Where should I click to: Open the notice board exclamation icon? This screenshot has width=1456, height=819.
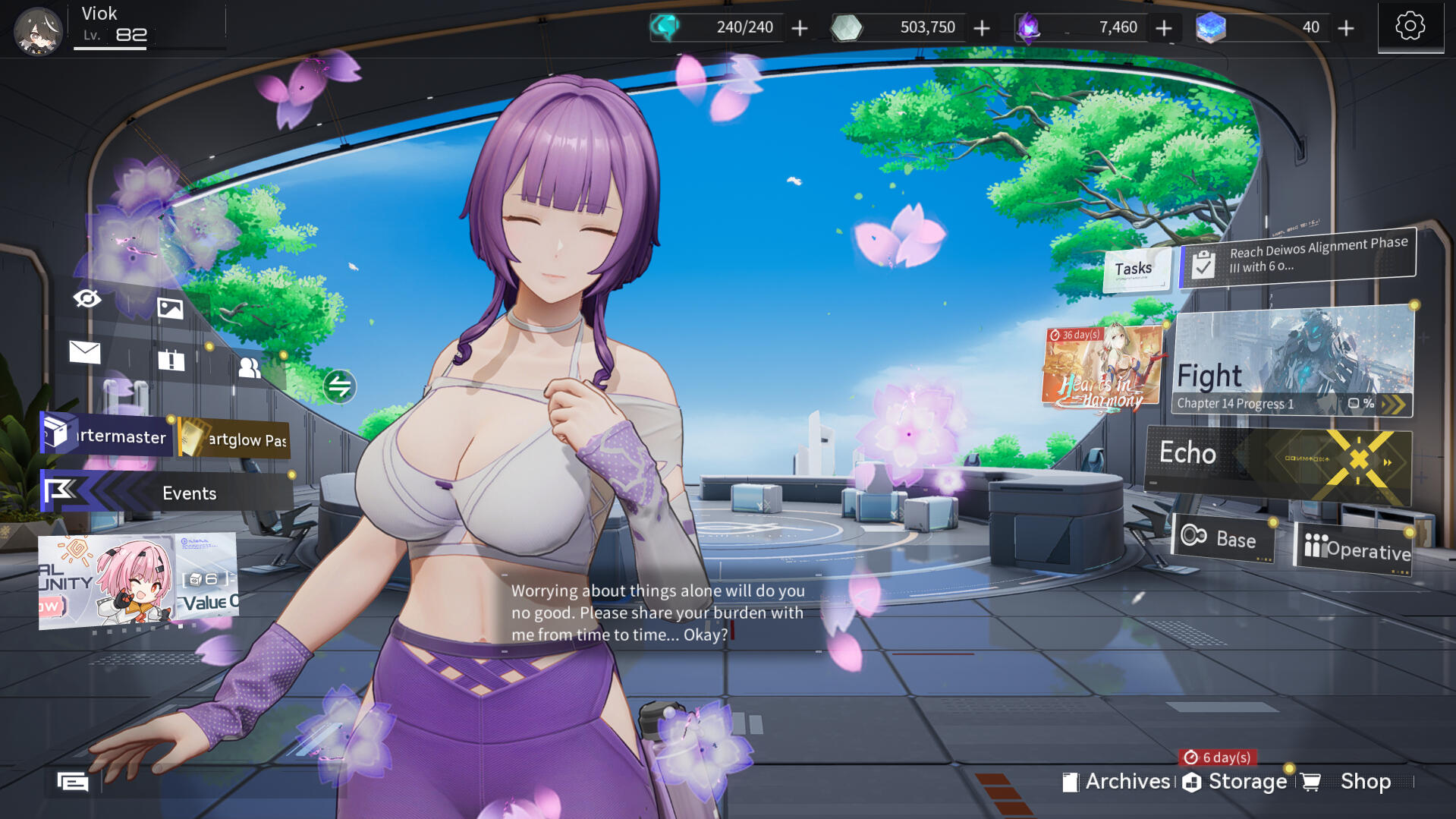[x=171, y=360]
